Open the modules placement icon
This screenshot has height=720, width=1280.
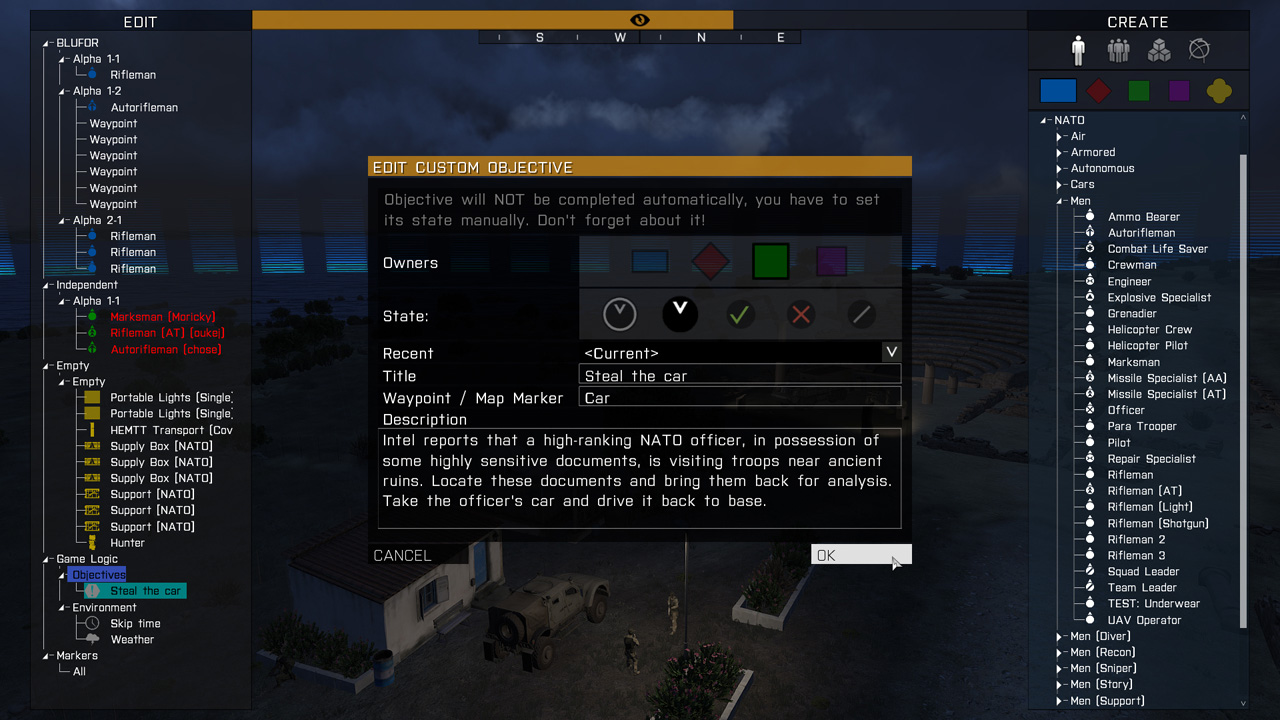pyautogui.click(x=1158, y=49)
